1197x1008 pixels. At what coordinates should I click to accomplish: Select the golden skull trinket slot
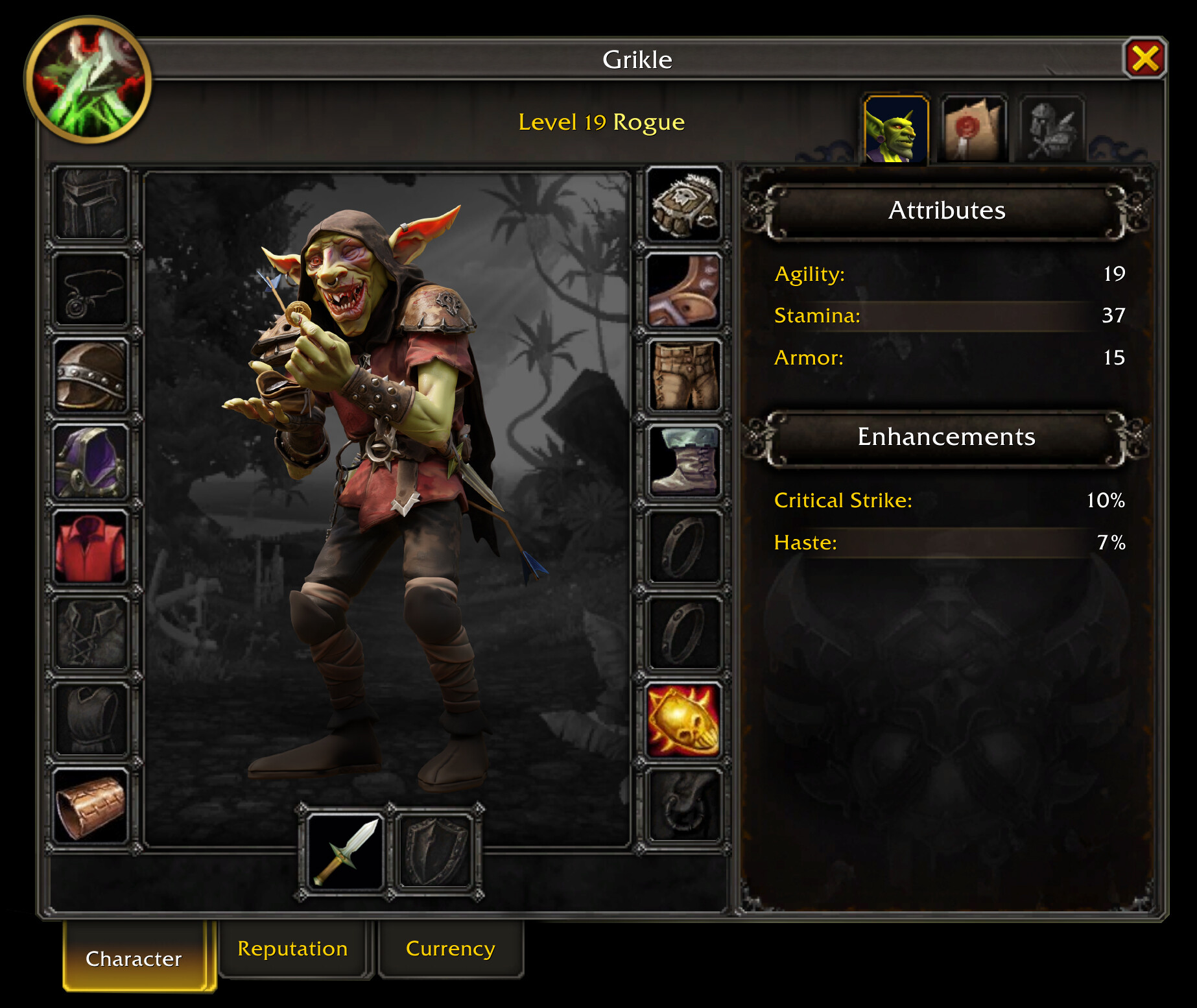coord(684,720)
